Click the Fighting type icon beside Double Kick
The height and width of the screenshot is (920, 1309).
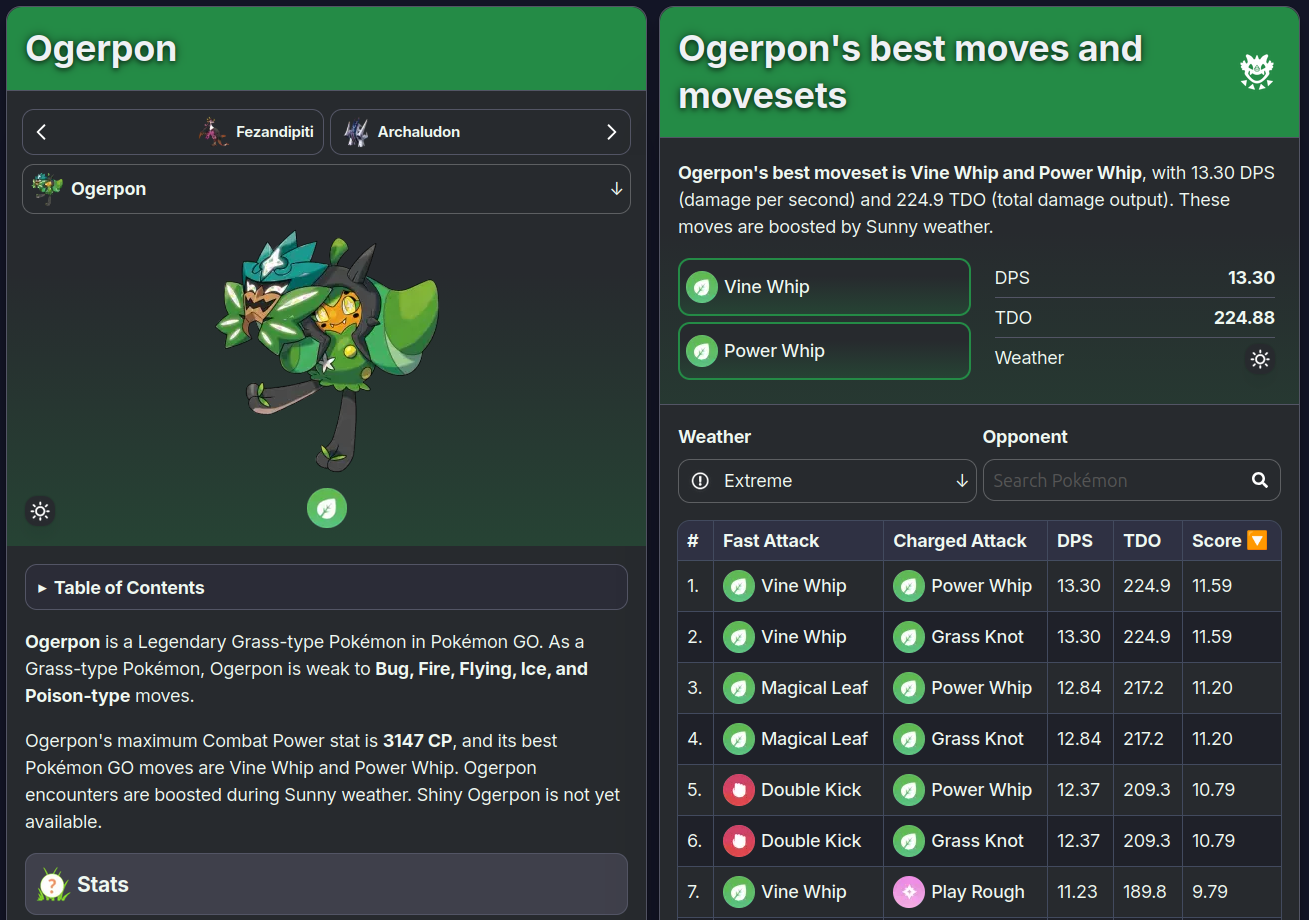(738, 789)
